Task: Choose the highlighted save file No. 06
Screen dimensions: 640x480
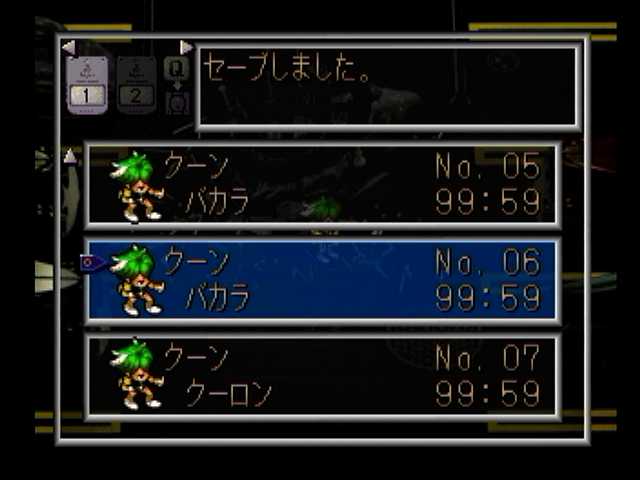Action: (322, 280)
